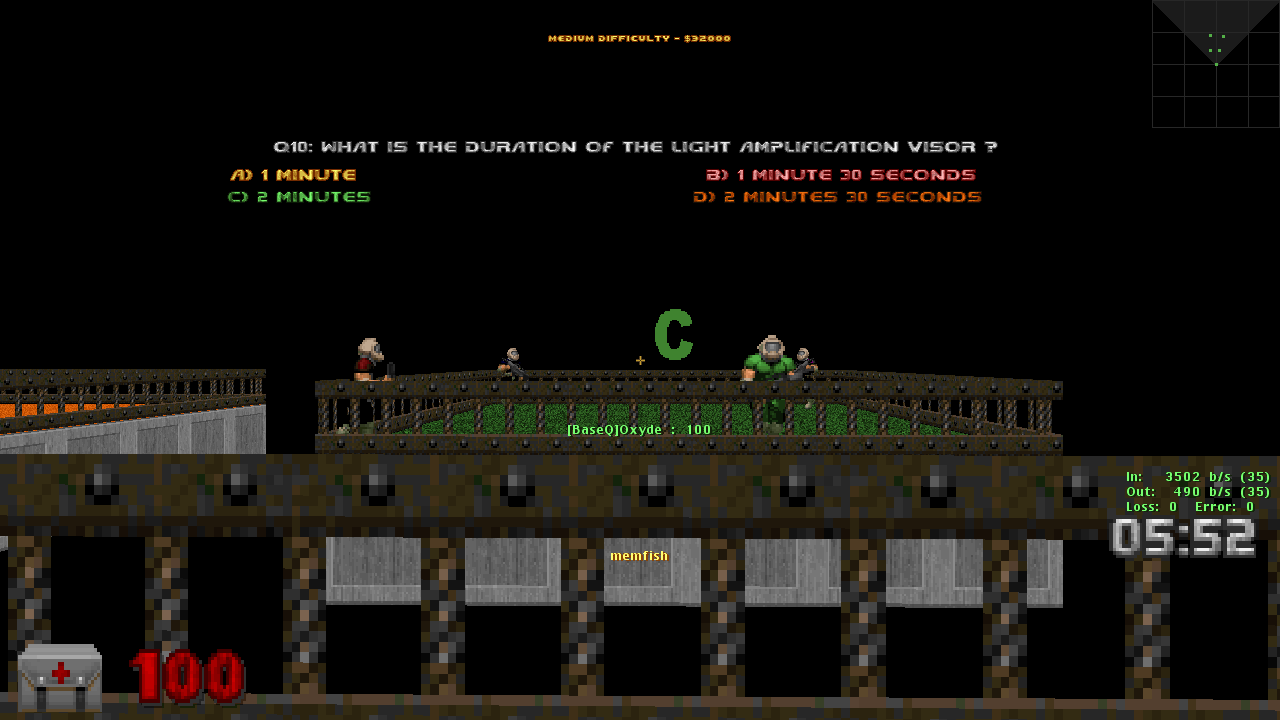Select answer B) 1 Minute 30 Seconds
The width and height of the screenshot is (1280, 720).
point(840,175)
